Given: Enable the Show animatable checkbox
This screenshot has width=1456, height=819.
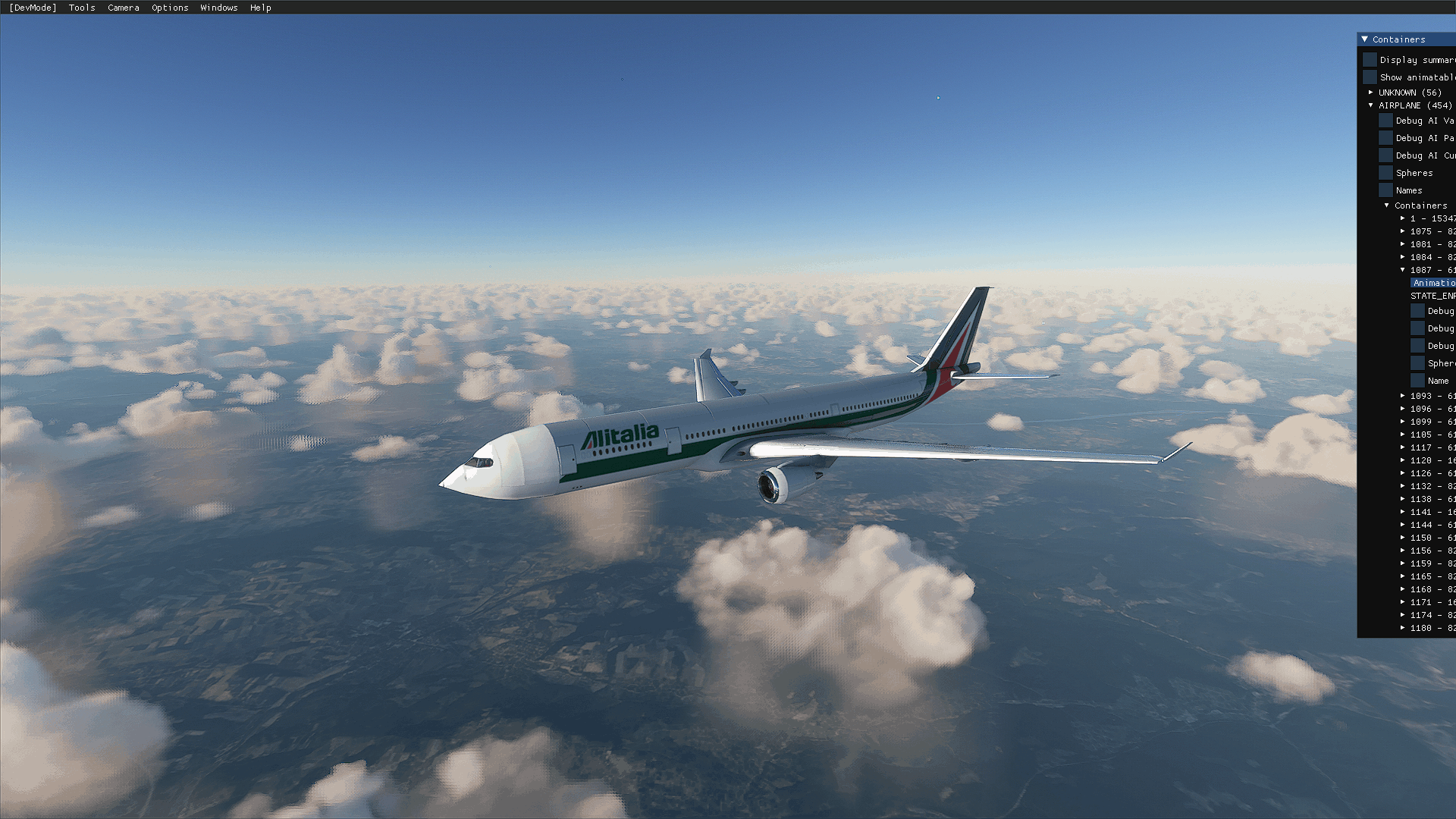Looking at the screenshot, I should point(1370,77).
